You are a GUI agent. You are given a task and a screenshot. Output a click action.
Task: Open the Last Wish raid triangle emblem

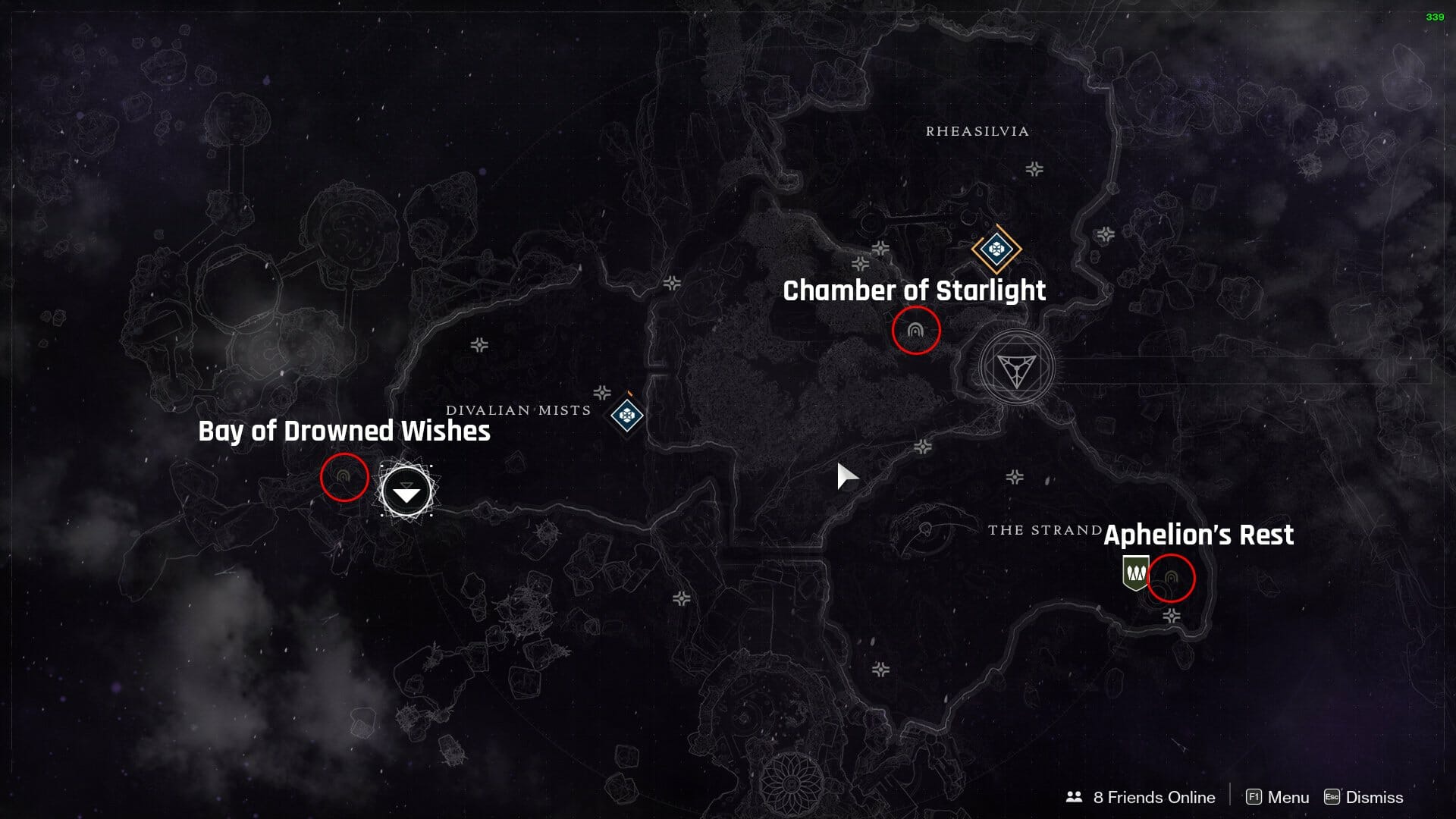click(1015, 369)
